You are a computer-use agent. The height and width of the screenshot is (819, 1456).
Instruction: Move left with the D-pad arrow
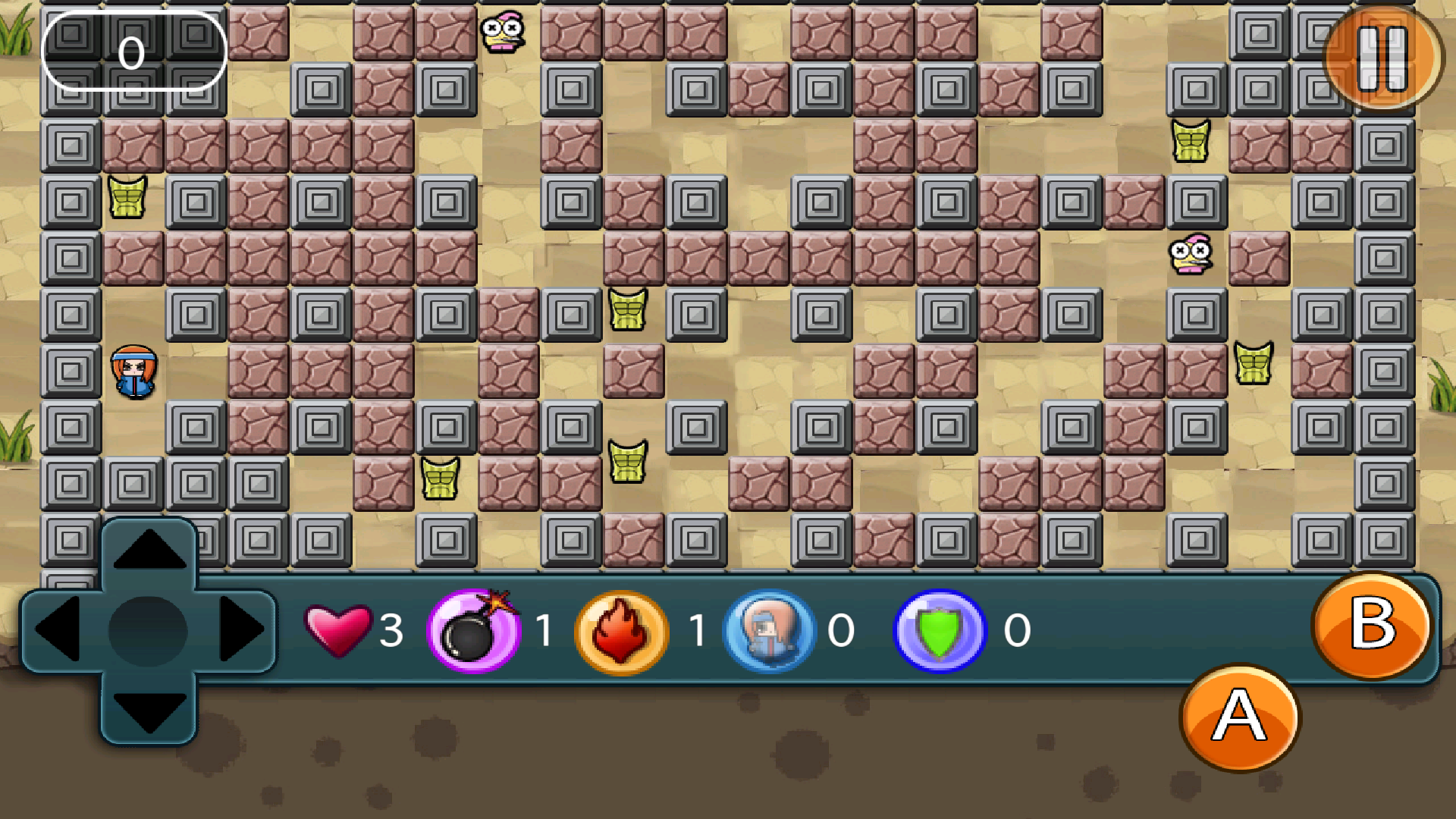[58, 629]
